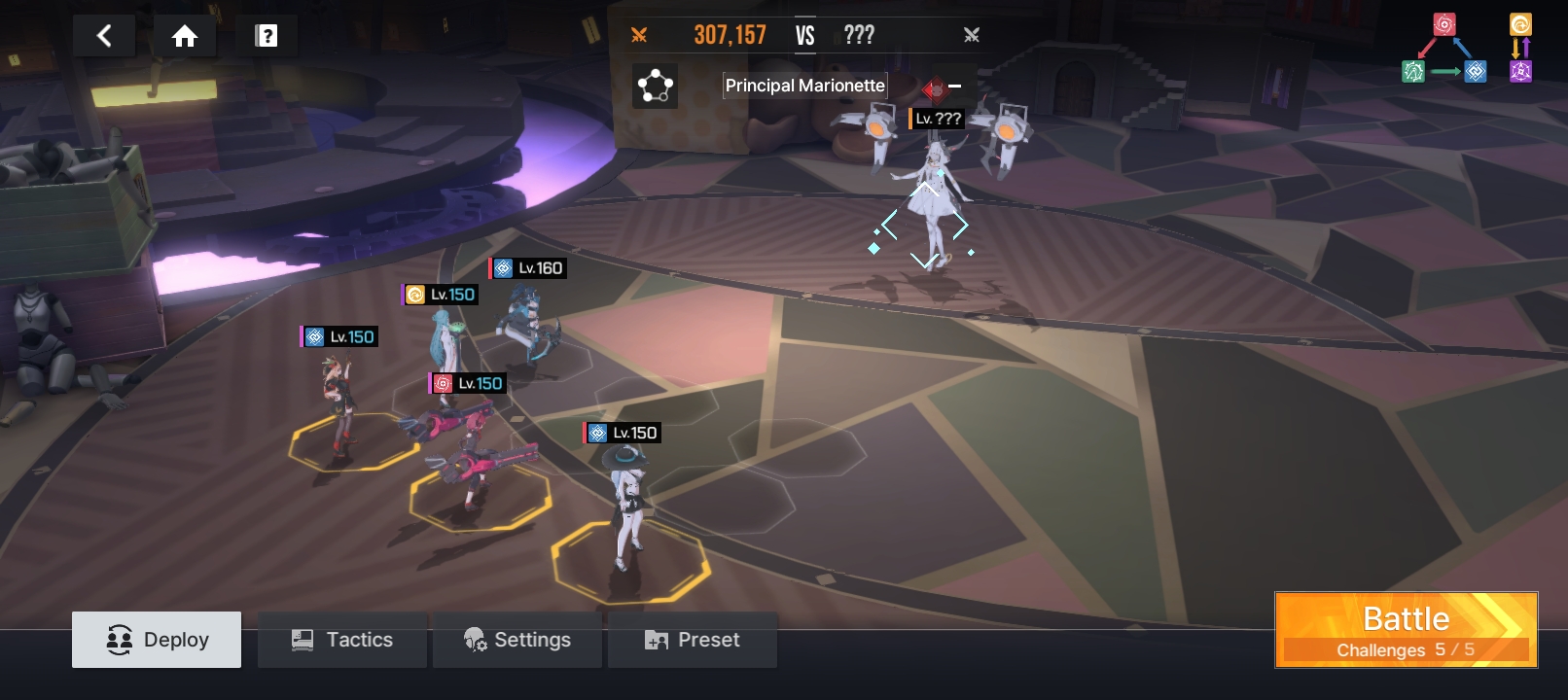The height and width of the screenshot is (700, 1568).
Task: Open the question mark help guide
Action: tap(266, 36)
